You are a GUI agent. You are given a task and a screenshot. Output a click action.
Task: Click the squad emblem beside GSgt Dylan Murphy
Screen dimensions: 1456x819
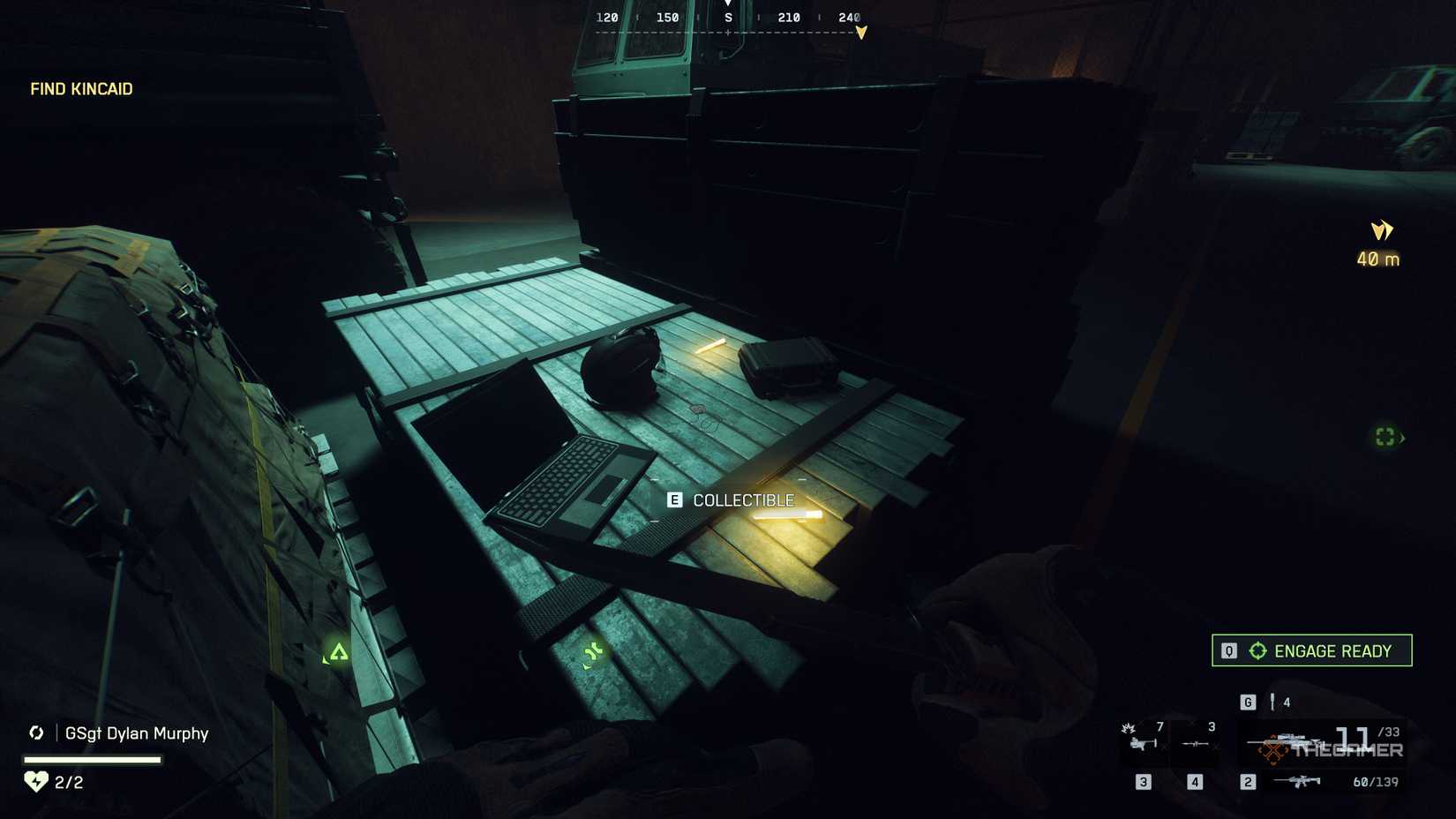tap(36, 733)
